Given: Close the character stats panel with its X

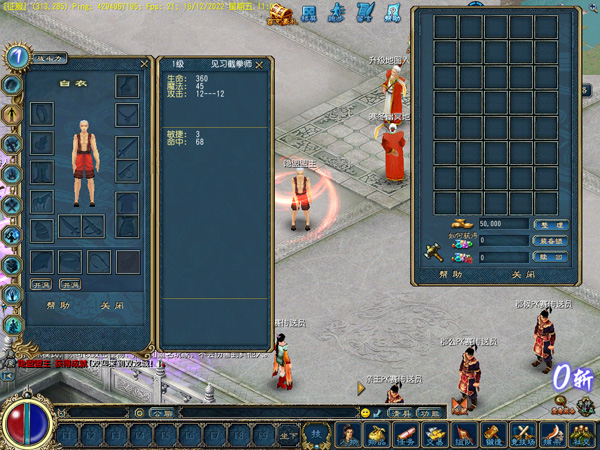Looking at the screenshot, I should (264, 64).
